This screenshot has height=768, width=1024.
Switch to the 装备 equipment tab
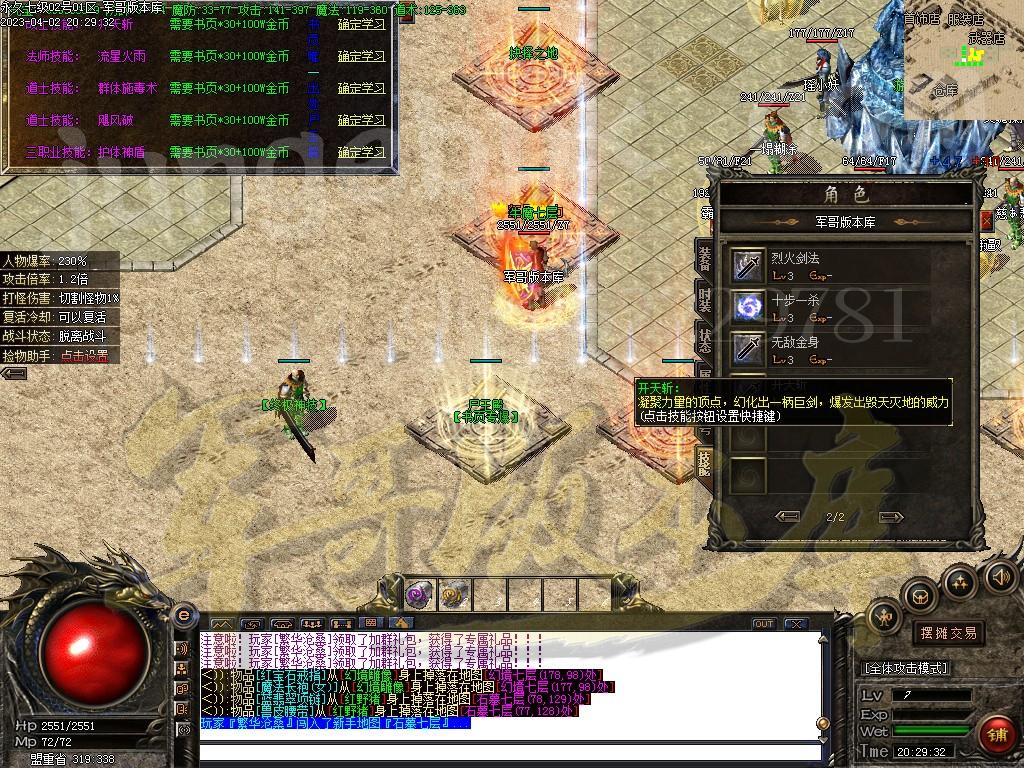[704, 257]
